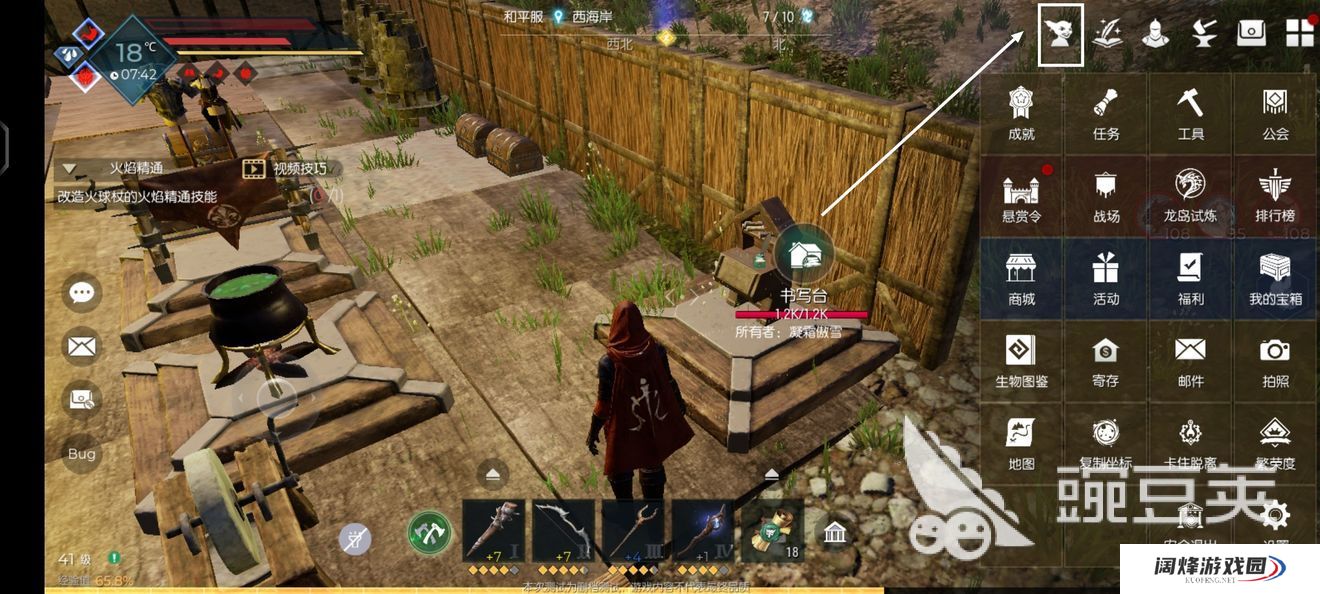Image resolution: width=1320 pixels, height=594 pixels.
Task: Open the 生物图鉴 creature codex
Action: pyautogui.click(x=1021, y=361)
